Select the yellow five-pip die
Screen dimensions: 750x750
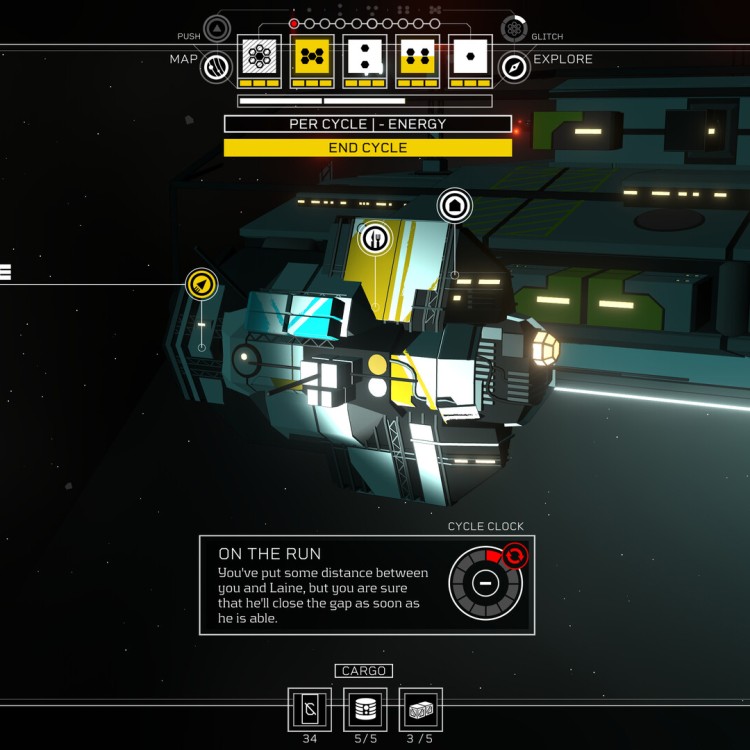[312, 57]
